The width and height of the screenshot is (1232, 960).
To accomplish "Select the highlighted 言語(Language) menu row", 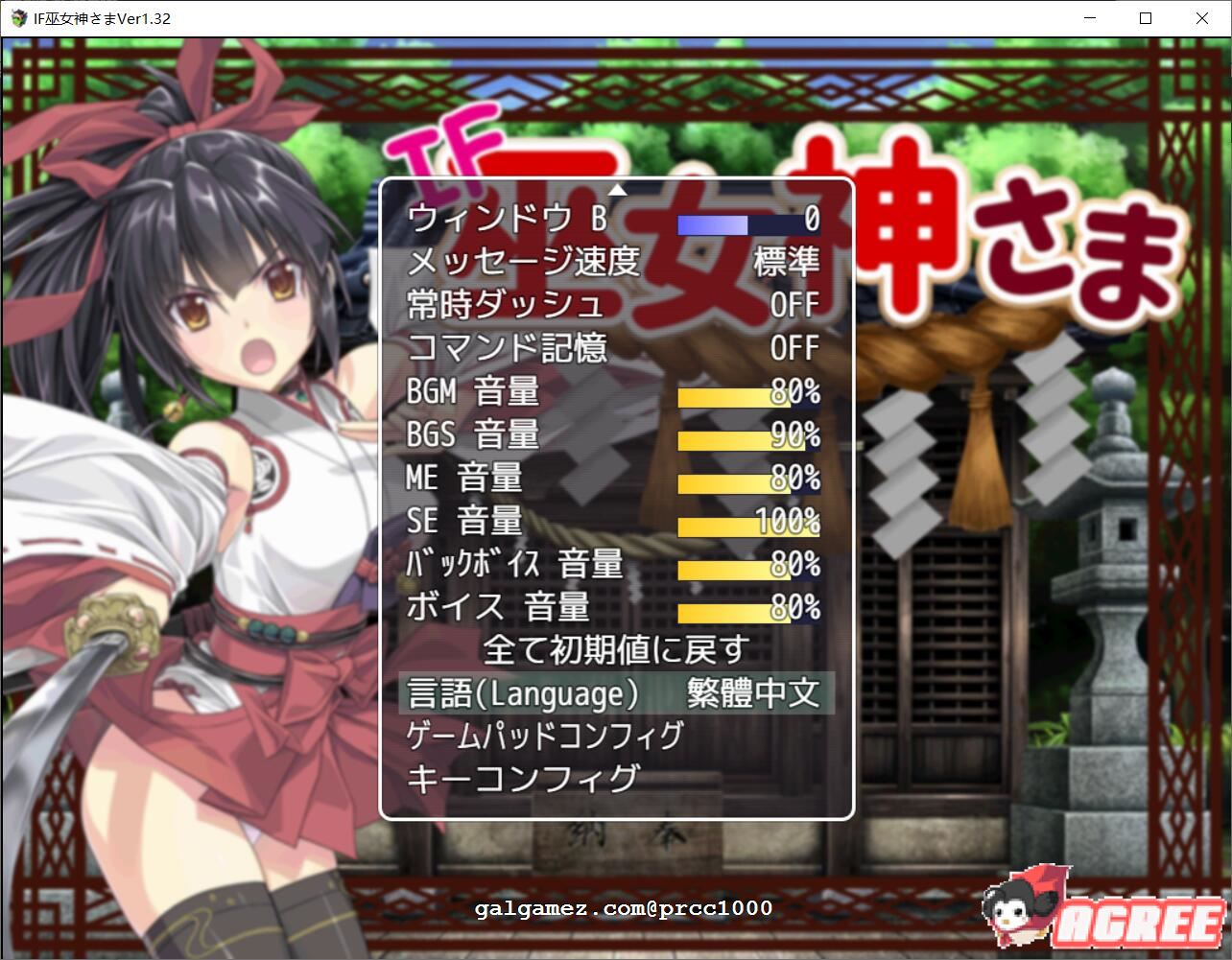I will (x=615, y=692).
